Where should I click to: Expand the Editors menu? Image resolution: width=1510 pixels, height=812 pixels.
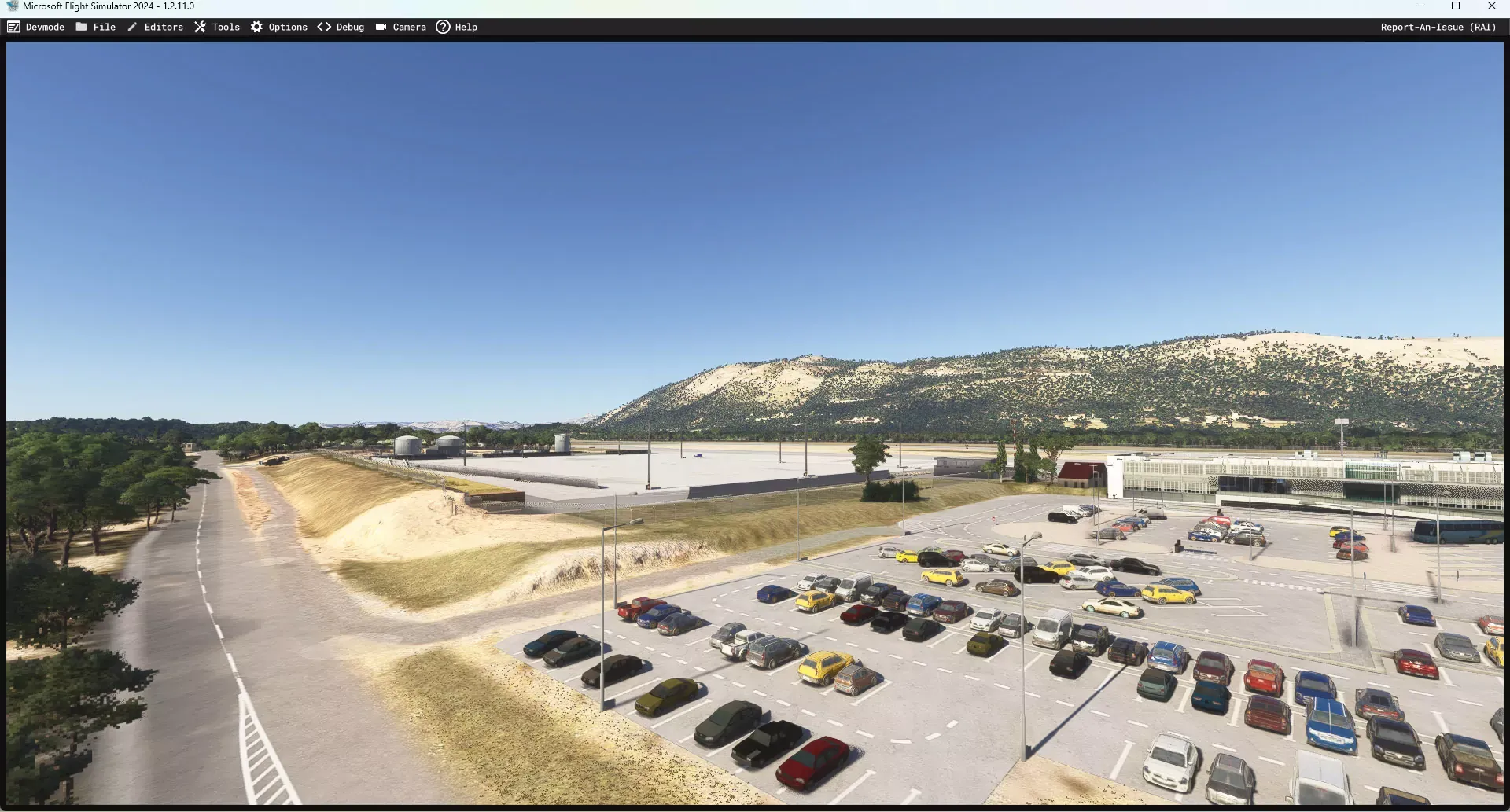pos(156,27)
